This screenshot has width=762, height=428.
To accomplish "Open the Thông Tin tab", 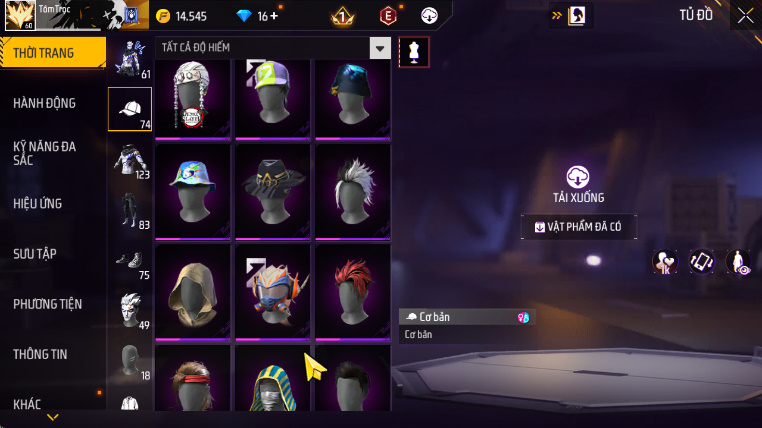I will (x=40, y=353).
